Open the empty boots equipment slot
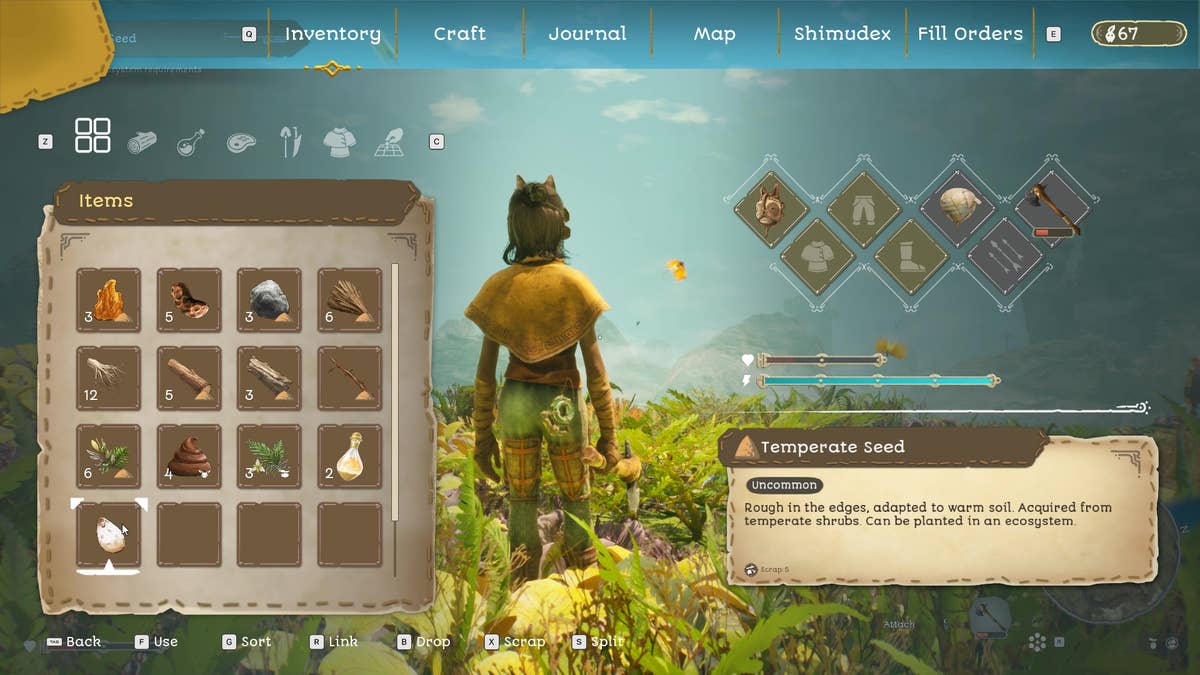Viewport: 1200px width, 675px height. click(911, 257)
